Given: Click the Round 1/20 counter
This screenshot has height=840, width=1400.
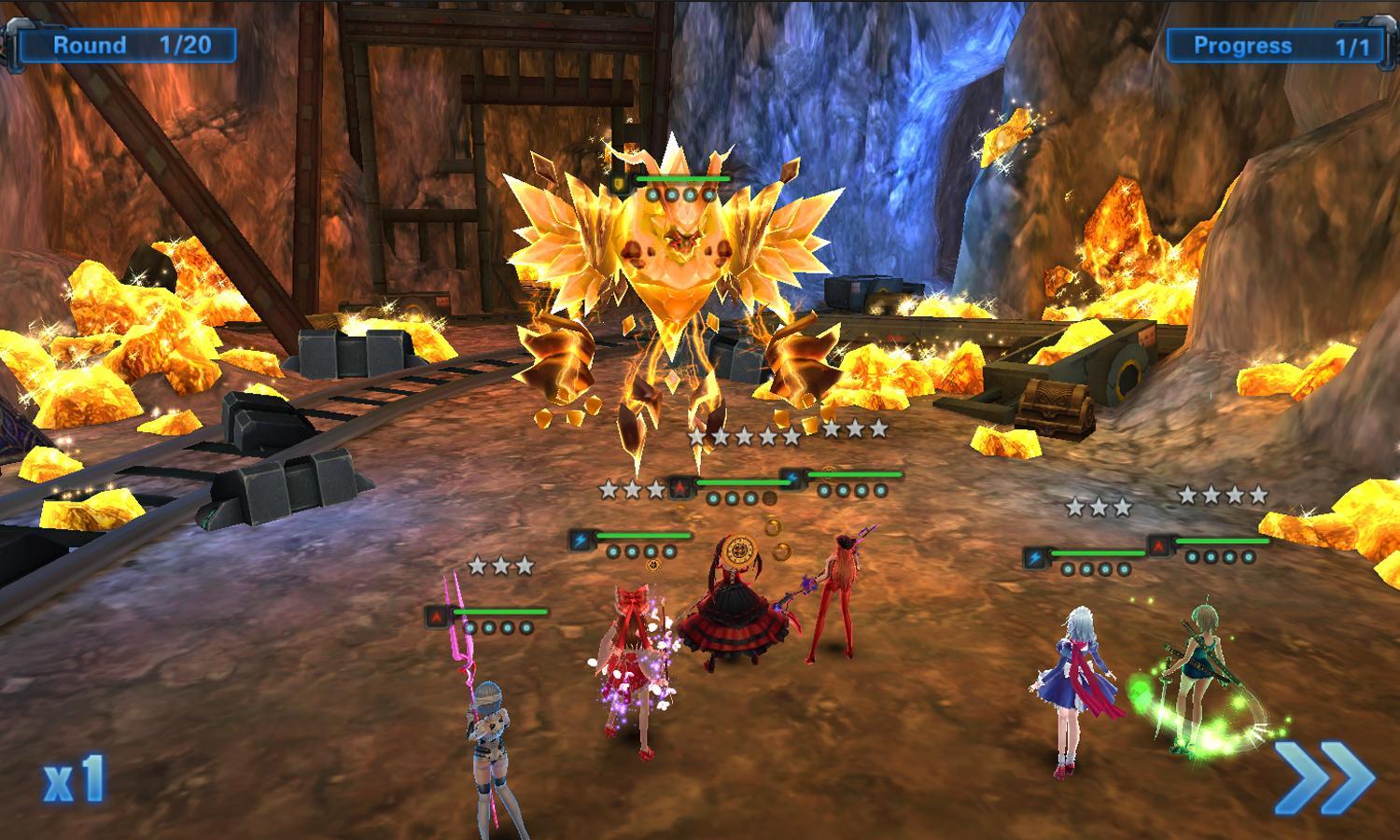Looking at the screenshot, I should pos(131,44).
